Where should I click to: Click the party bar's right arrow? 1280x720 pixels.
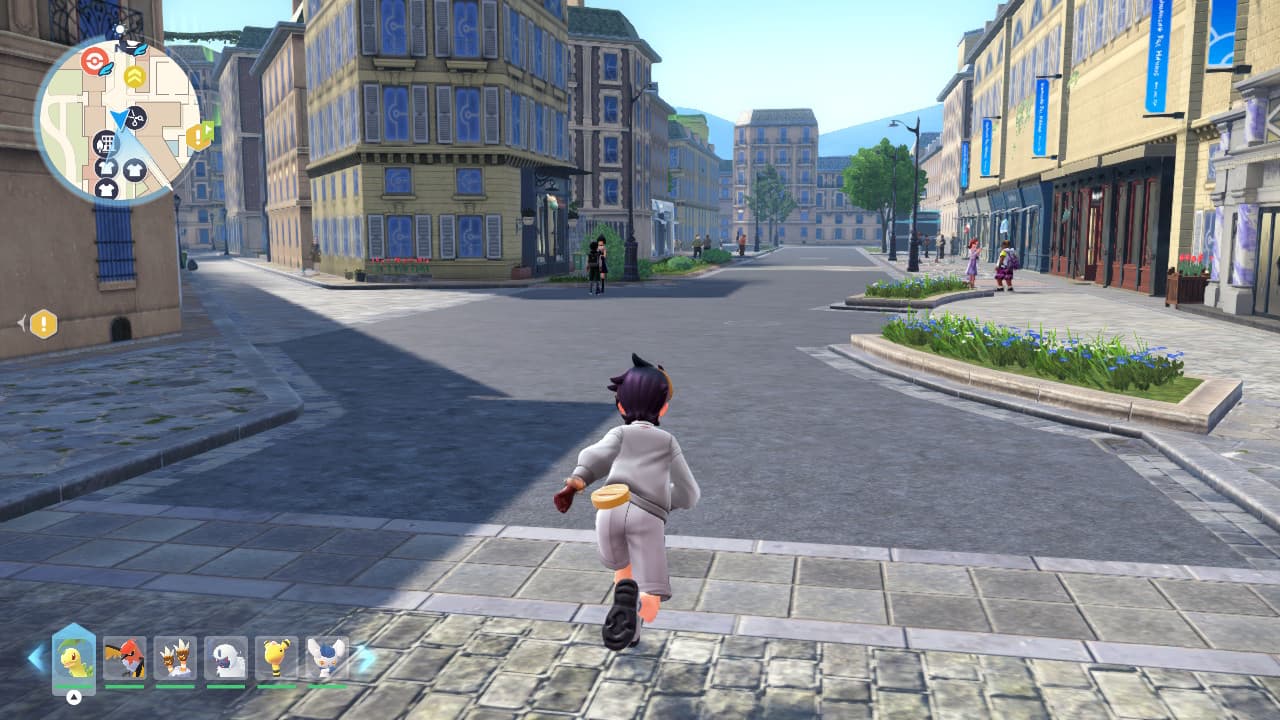point(366,657)
